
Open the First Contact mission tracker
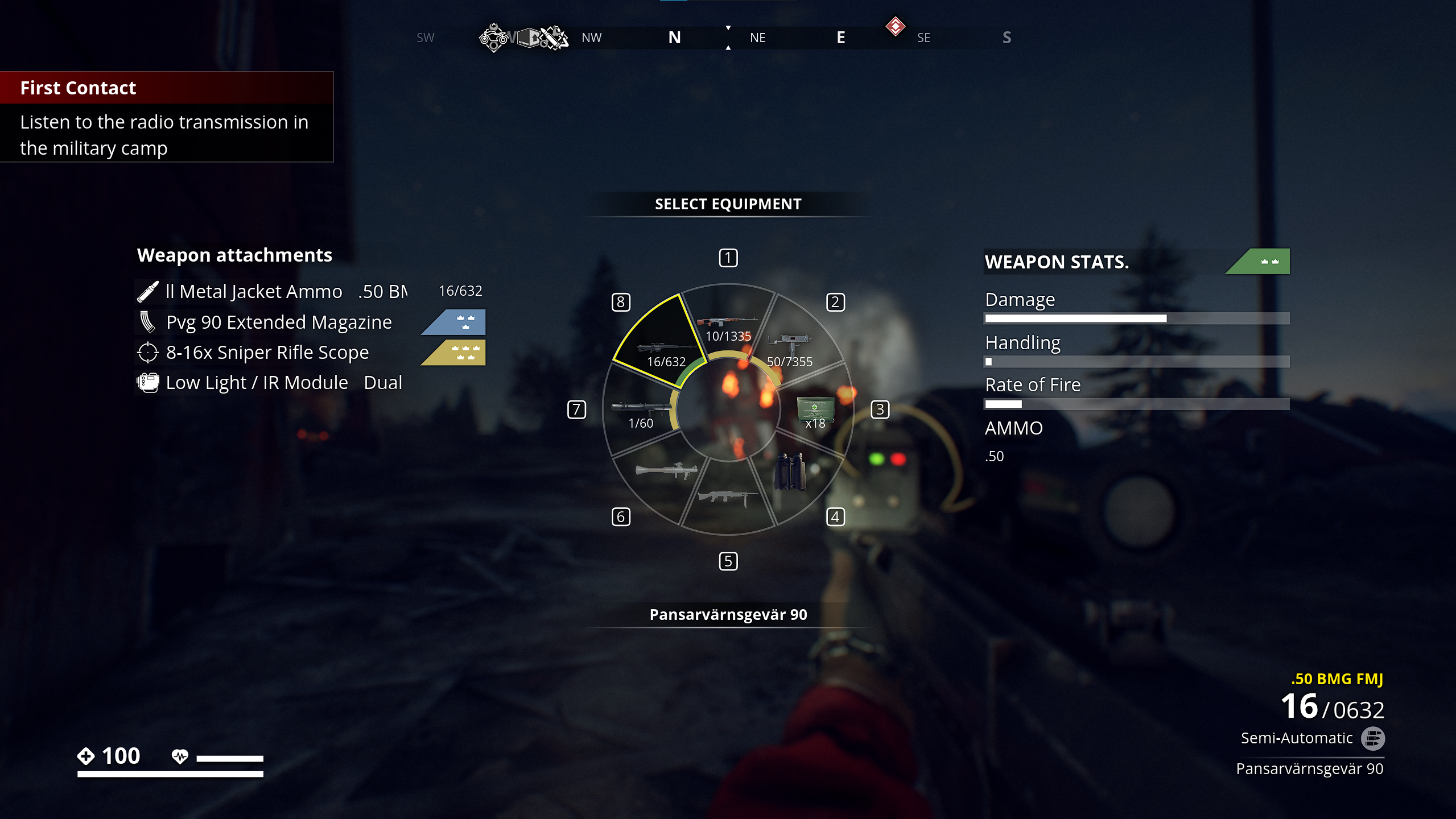(166, 117)
